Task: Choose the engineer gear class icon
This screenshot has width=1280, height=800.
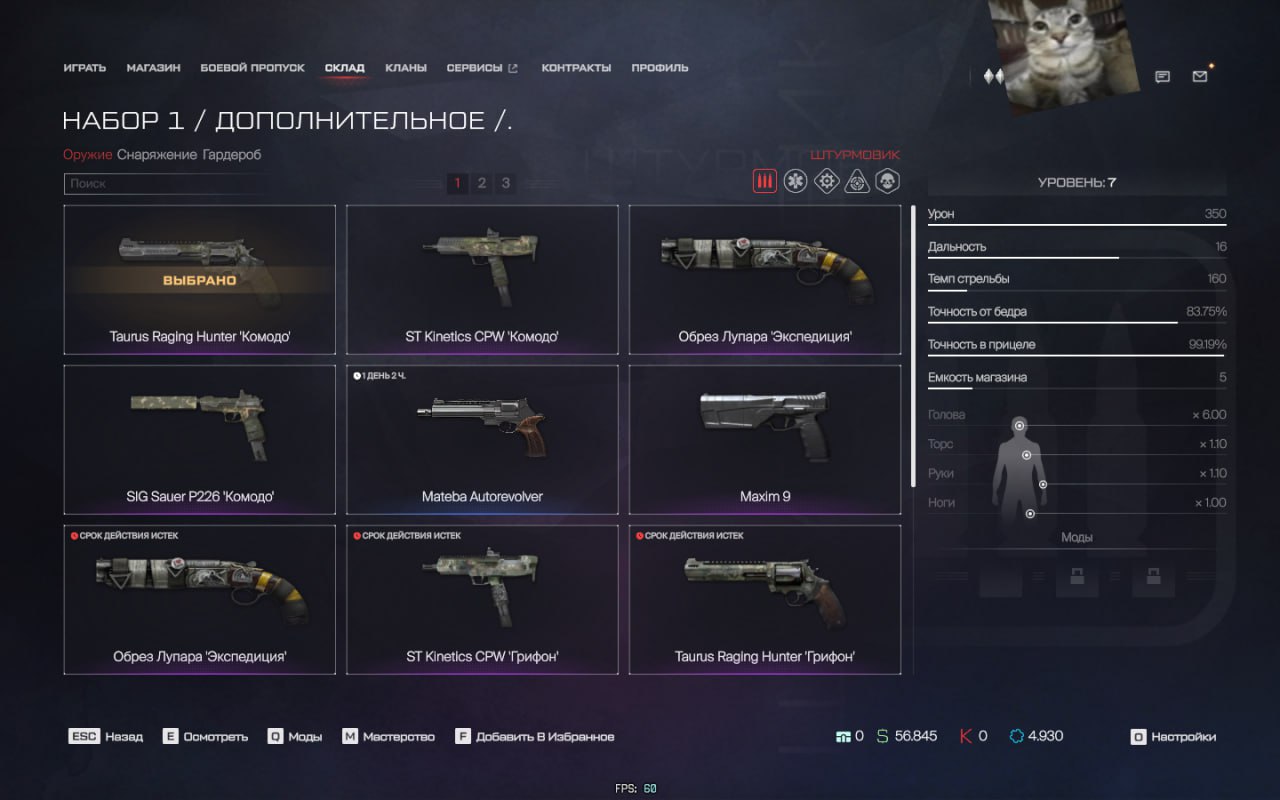Action: (x=826, y=181)
